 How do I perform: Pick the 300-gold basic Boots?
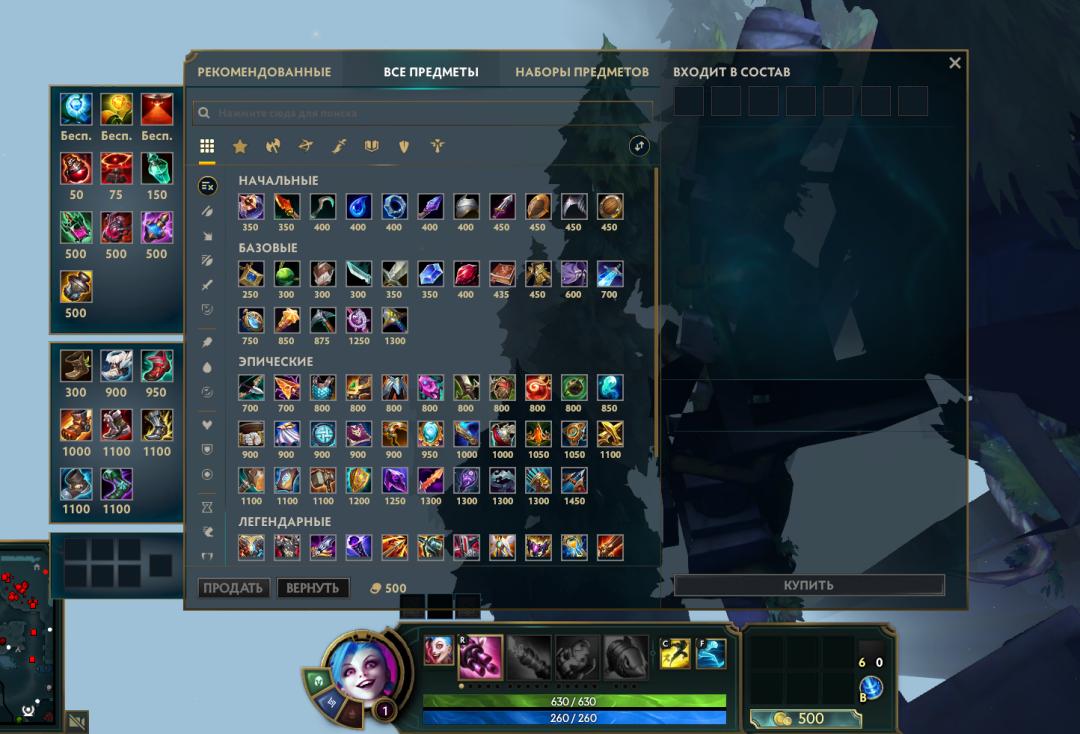click(x=76, y=365)
